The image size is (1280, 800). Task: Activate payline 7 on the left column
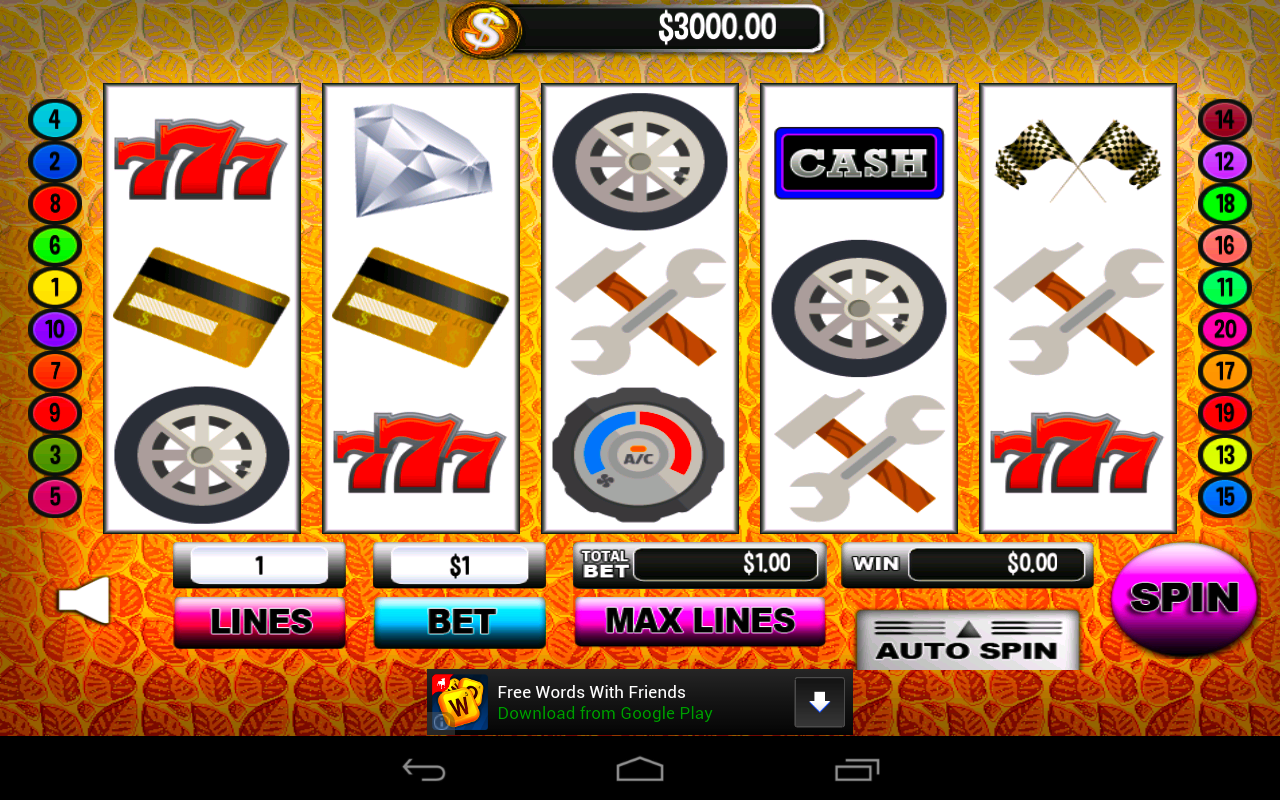point(55,371)
